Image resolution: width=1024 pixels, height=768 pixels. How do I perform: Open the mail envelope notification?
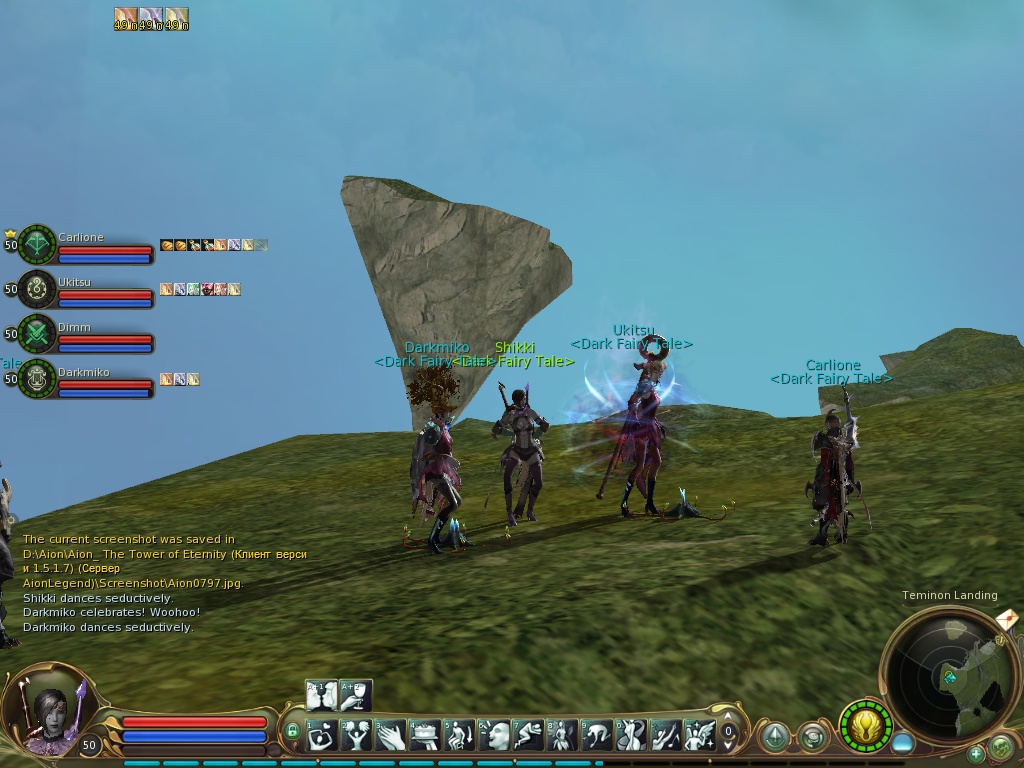(1007, 620)
